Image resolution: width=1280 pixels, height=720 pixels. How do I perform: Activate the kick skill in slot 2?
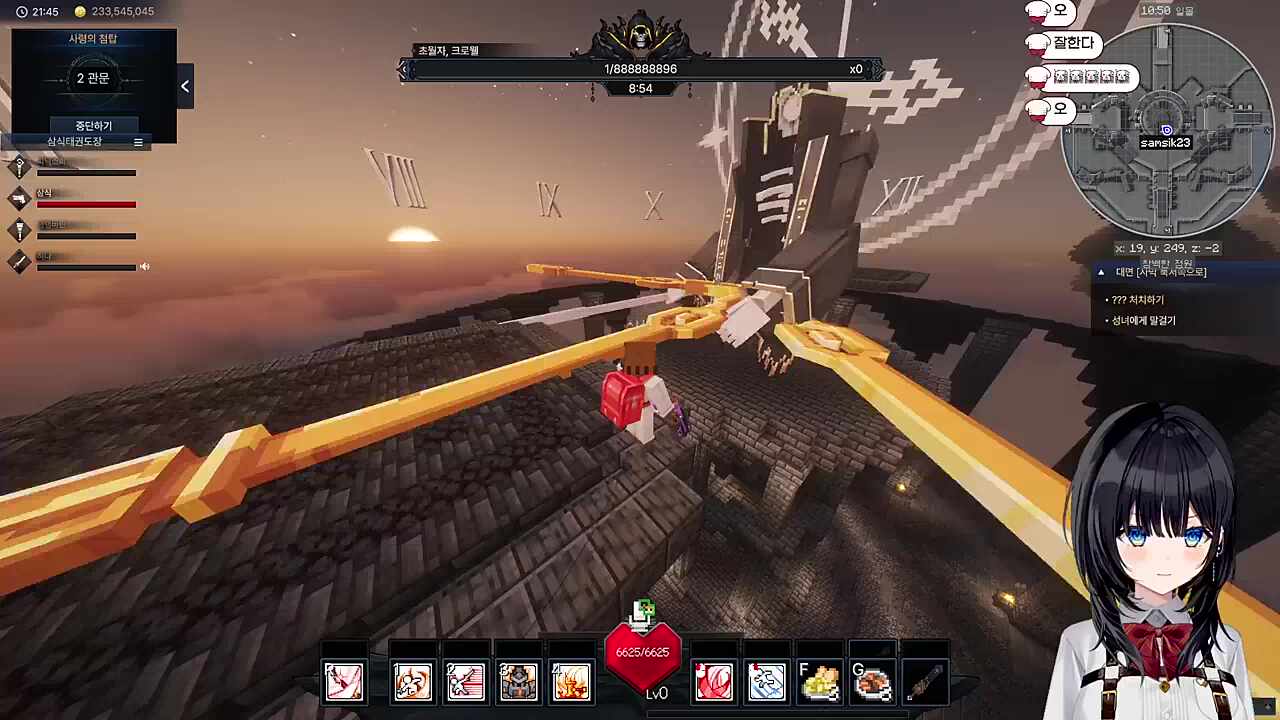click(465, 682)
